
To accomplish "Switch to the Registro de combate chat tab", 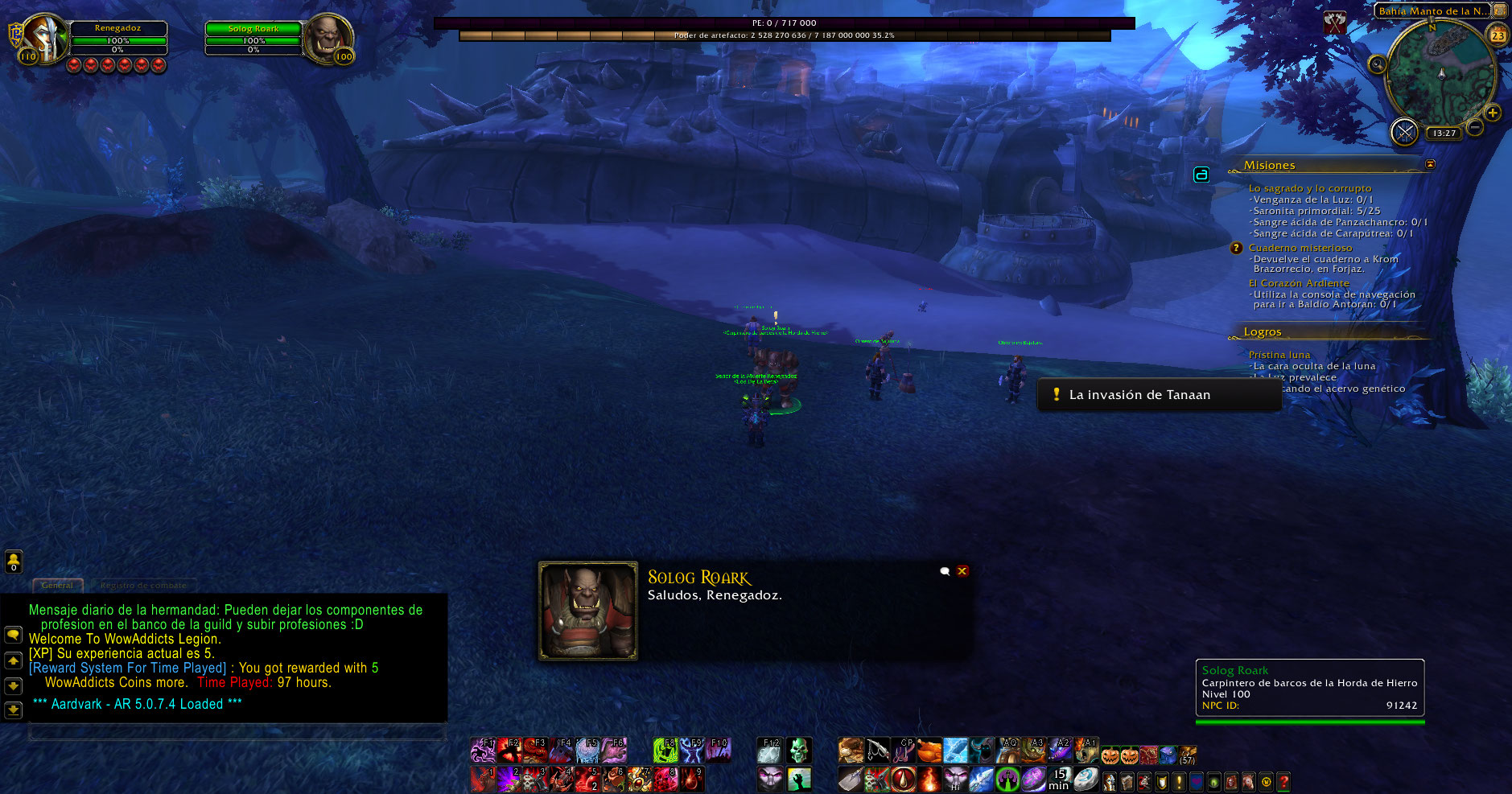I will tap(143, 586).
